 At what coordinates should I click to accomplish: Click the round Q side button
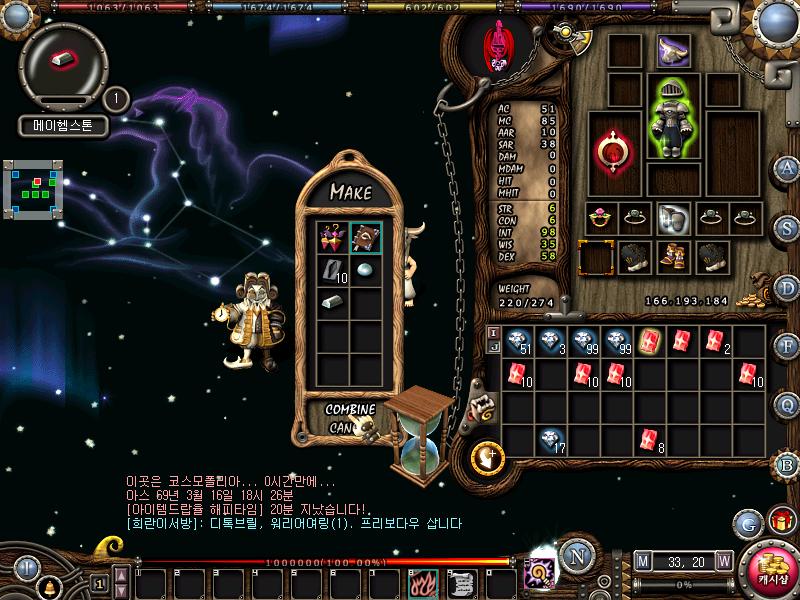pyautogui.click(x=788, y=404)
